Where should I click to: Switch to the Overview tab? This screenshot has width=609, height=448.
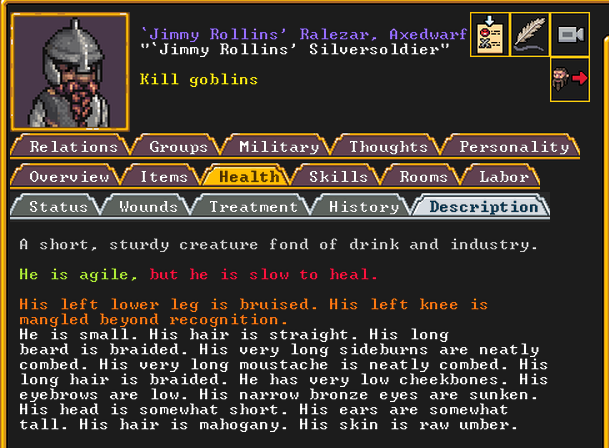point(69,177)
